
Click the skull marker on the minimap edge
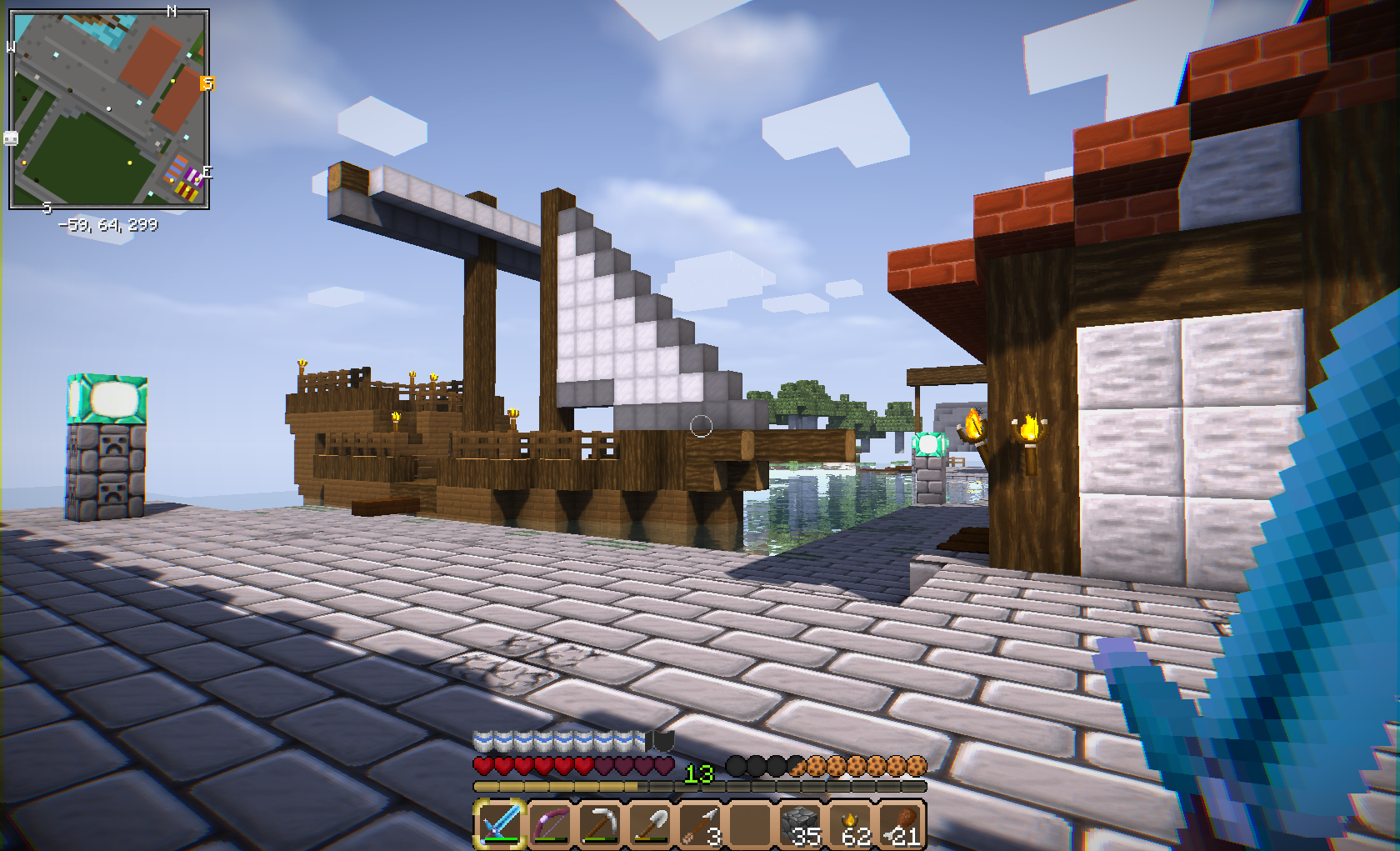coord(11,138)
